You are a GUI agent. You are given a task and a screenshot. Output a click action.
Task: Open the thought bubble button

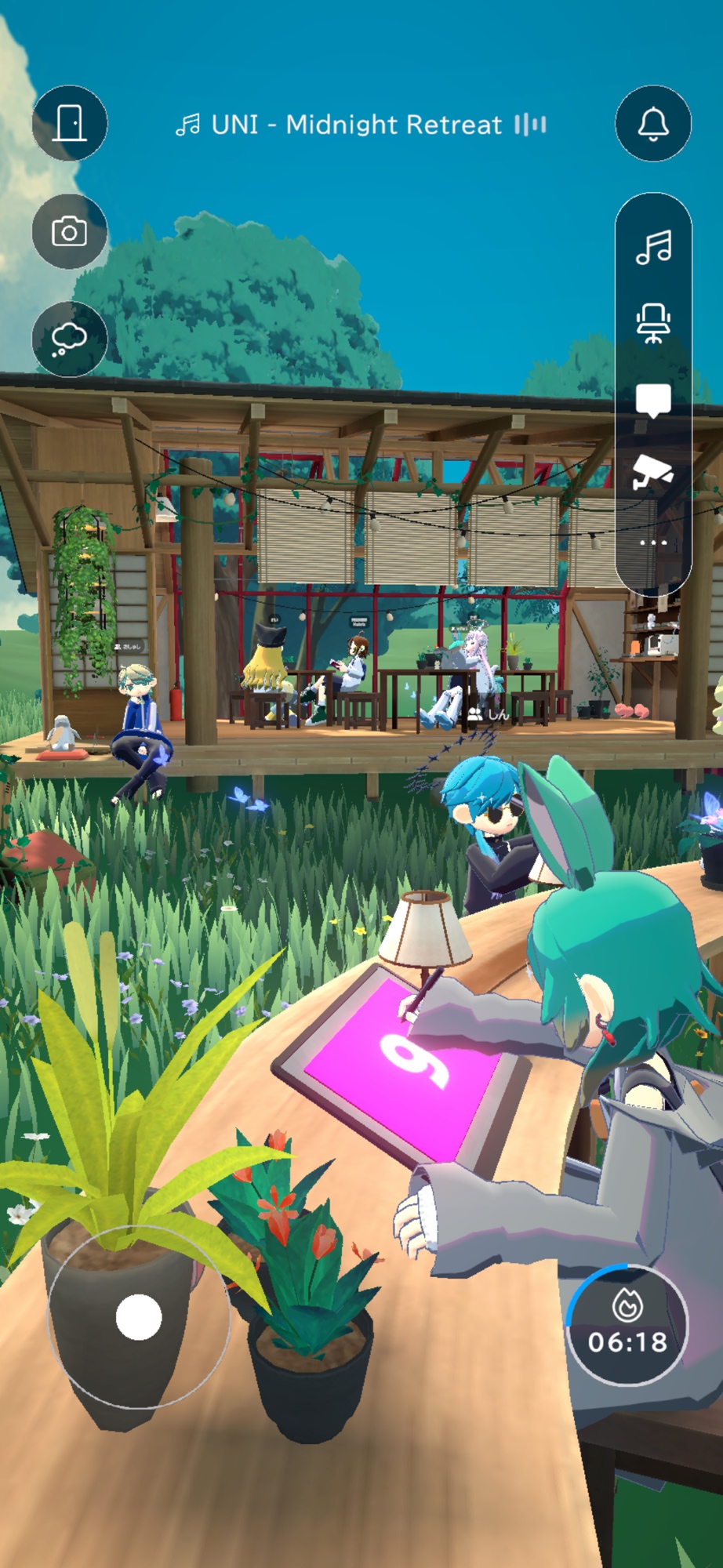tap(70, 339)
